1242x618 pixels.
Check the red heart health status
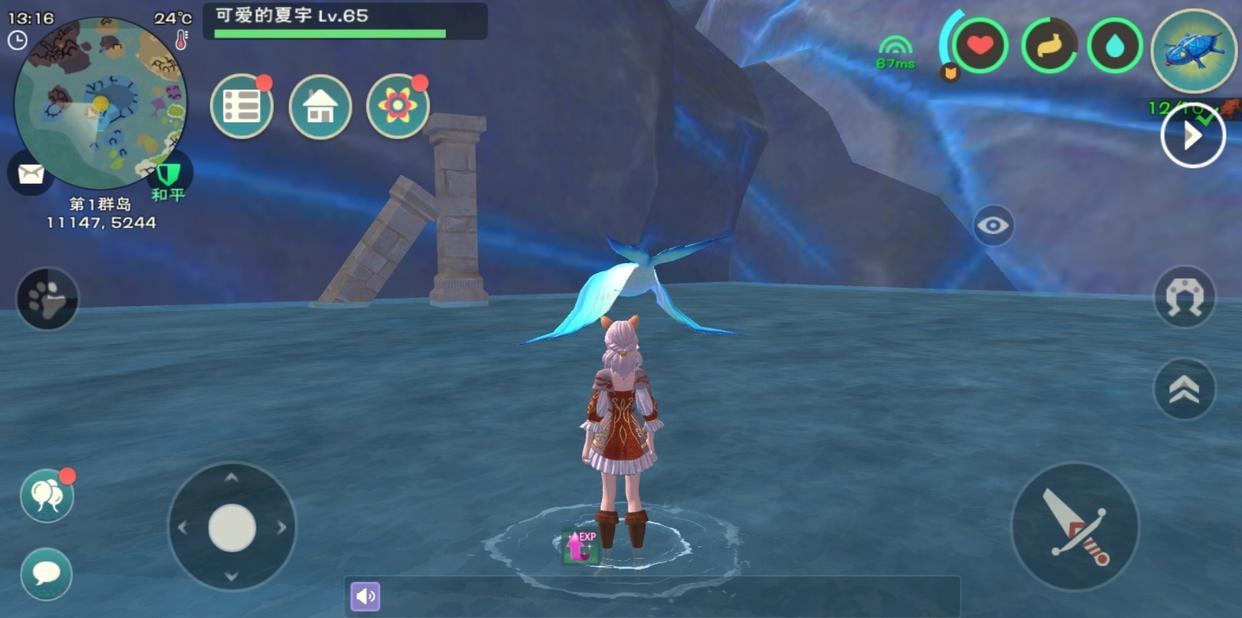(980, 46)
